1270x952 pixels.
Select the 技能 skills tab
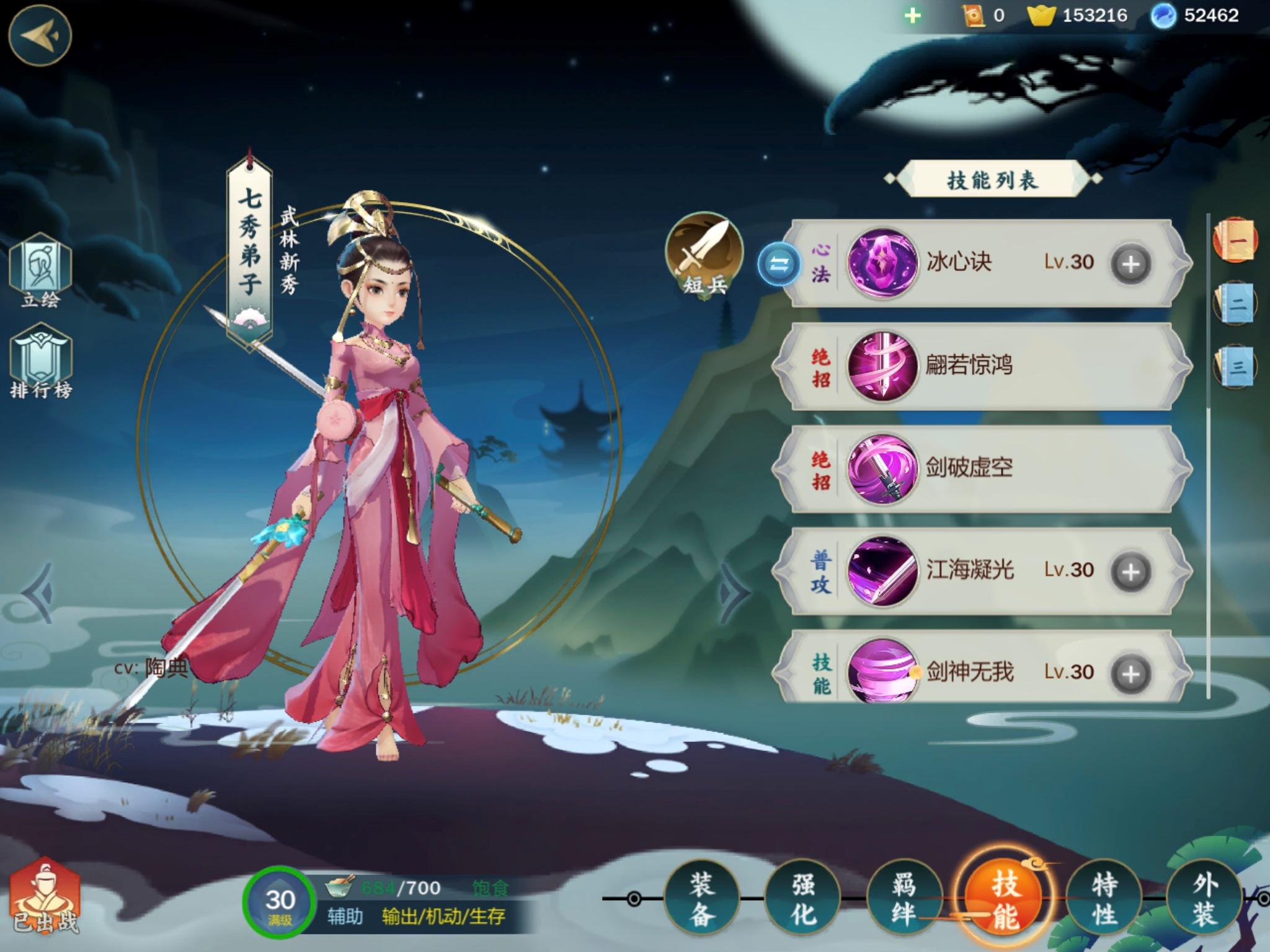tap(1005, 898)
